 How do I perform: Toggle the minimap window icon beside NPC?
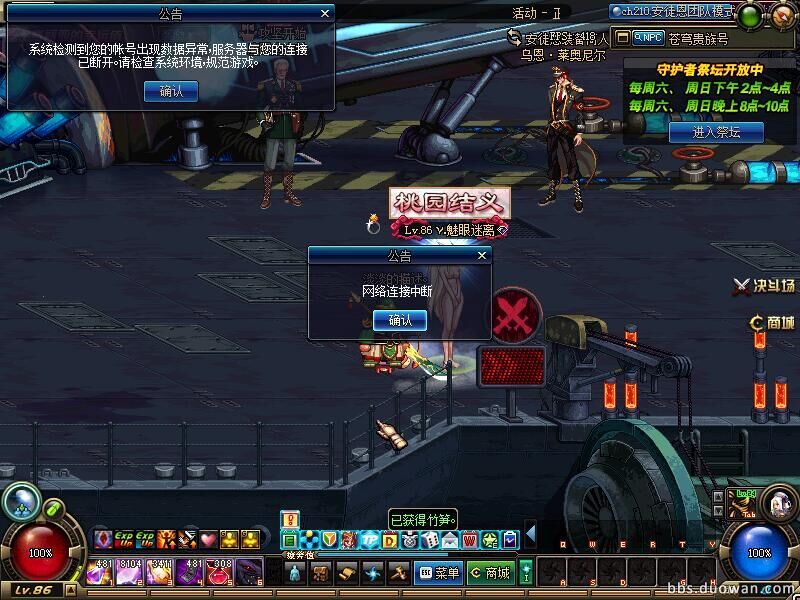tap(623, 37)
